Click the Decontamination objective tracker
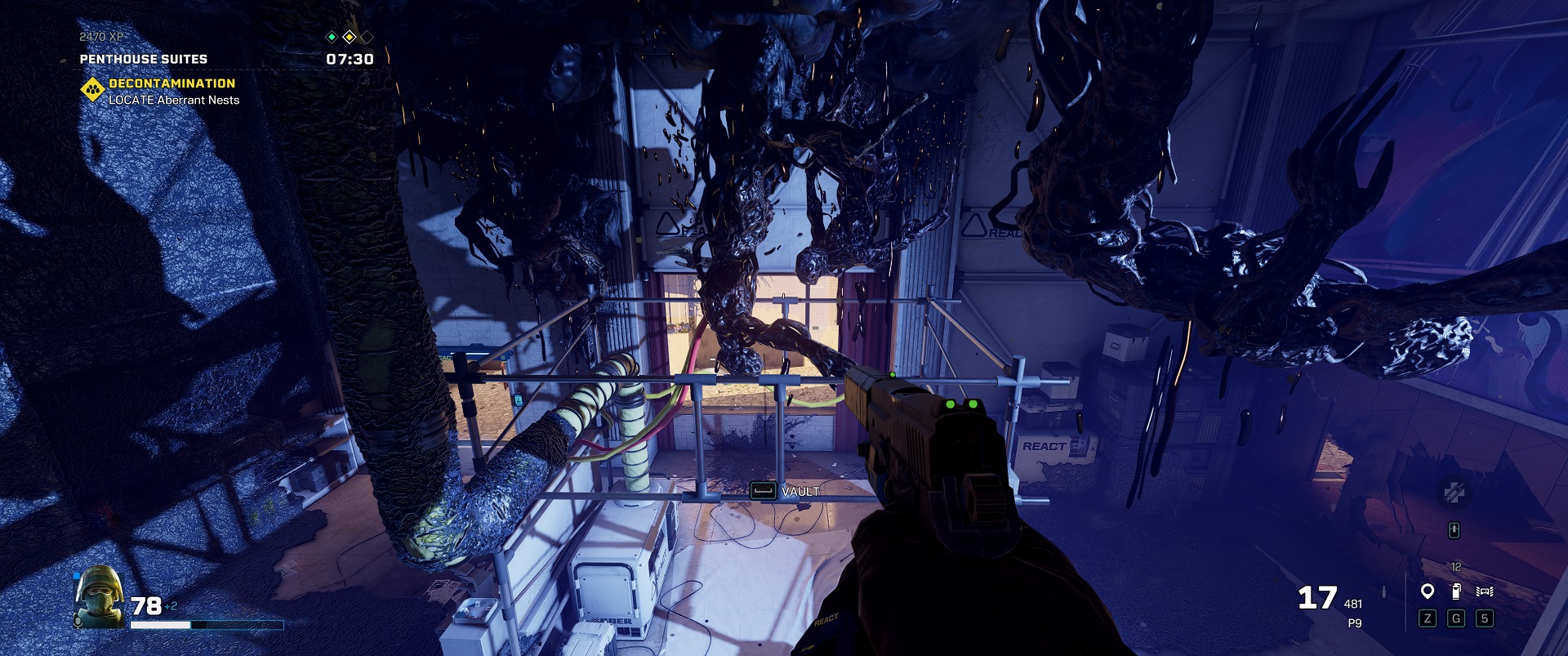Image resolution: width=1568 pixels, height=656 pixels. click(171, 83)
